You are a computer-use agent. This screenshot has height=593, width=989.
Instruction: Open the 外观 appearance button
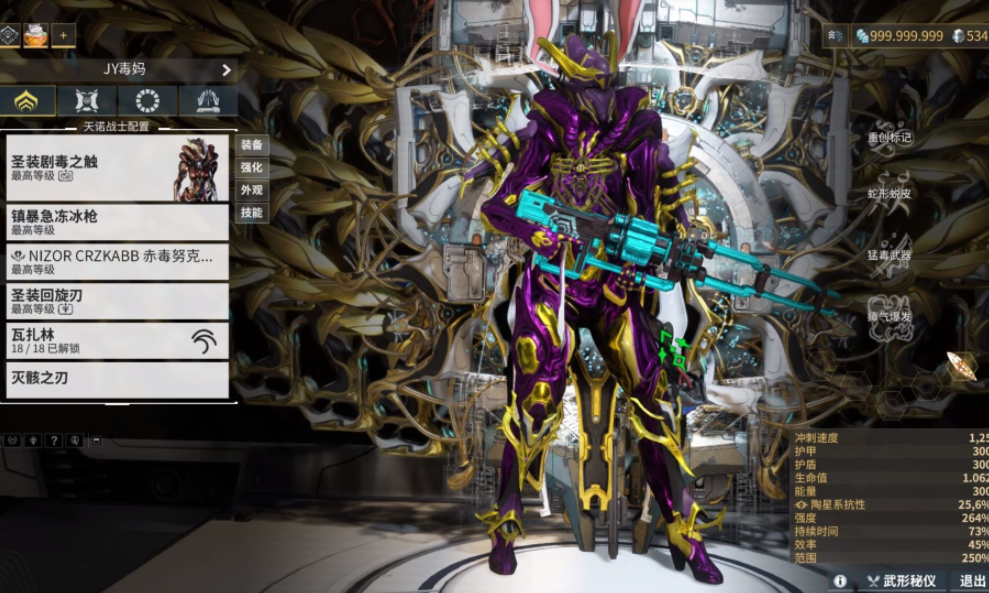point(251,190)
